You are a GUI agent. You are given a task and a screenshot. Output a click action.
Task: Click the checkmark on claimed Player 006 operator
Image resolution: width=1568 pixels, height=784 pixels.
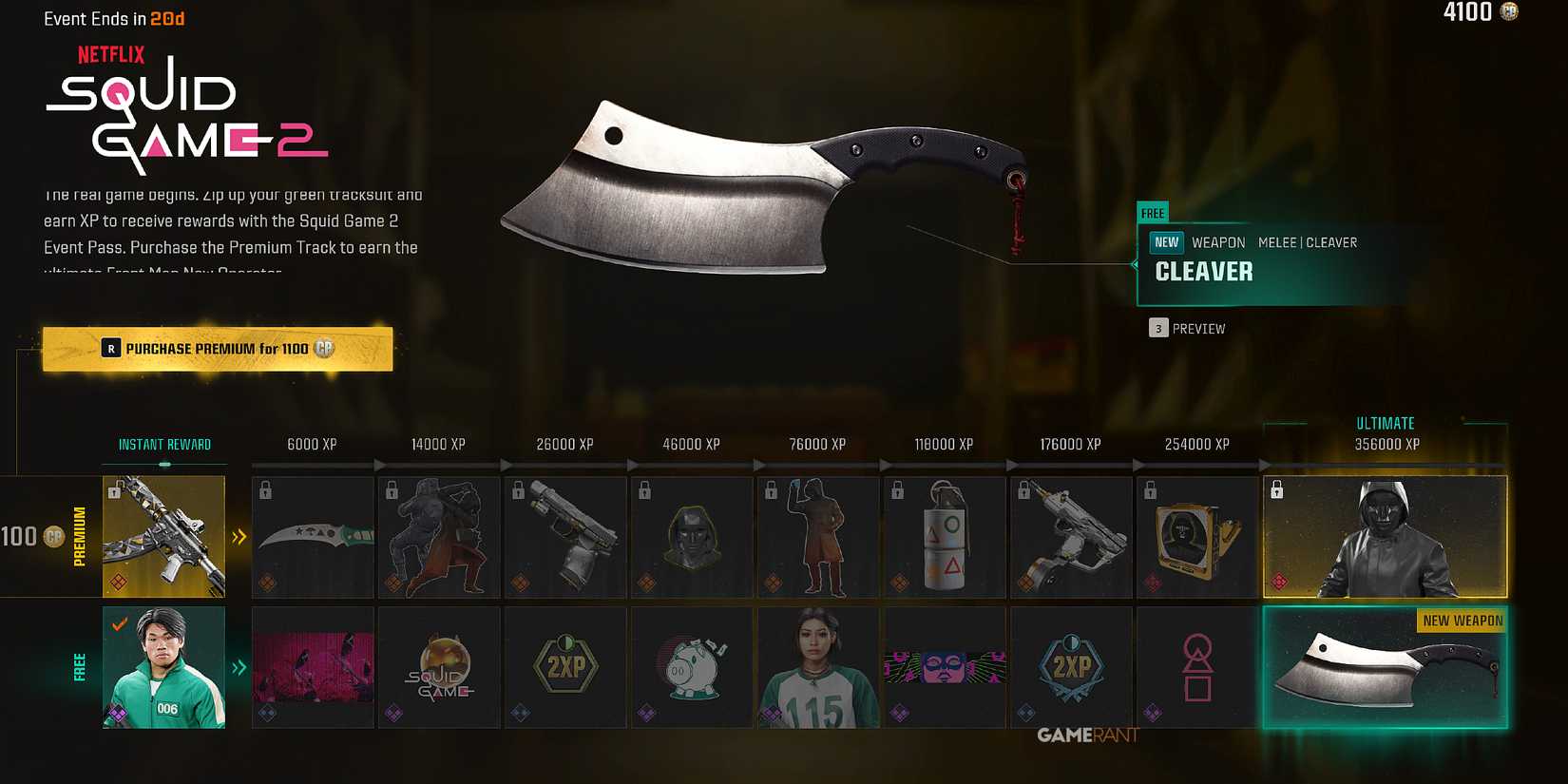pyautogui.click(x=119, y=624)
